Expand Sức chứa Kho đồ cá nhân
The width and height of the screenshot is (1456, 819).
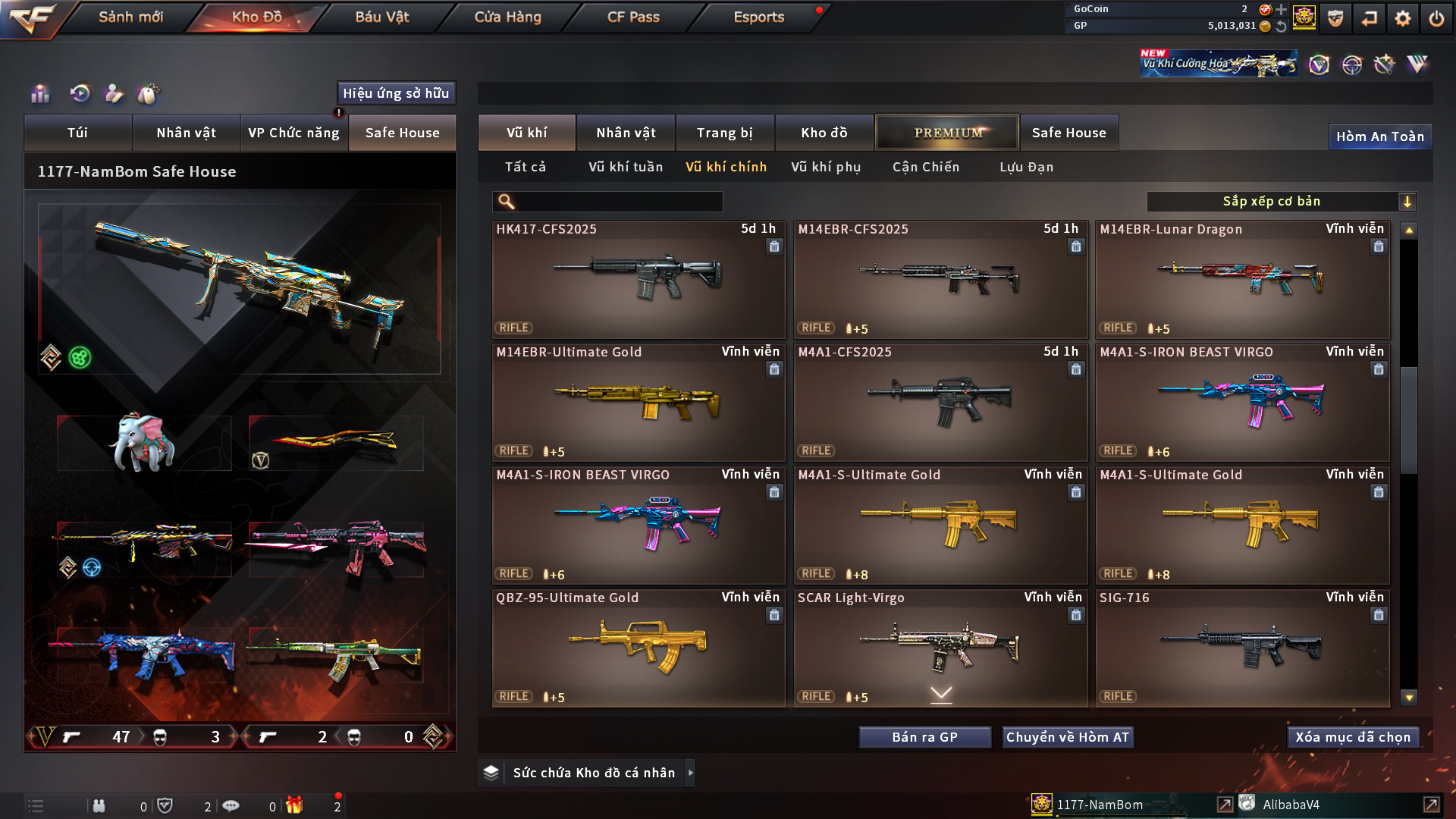594,773
